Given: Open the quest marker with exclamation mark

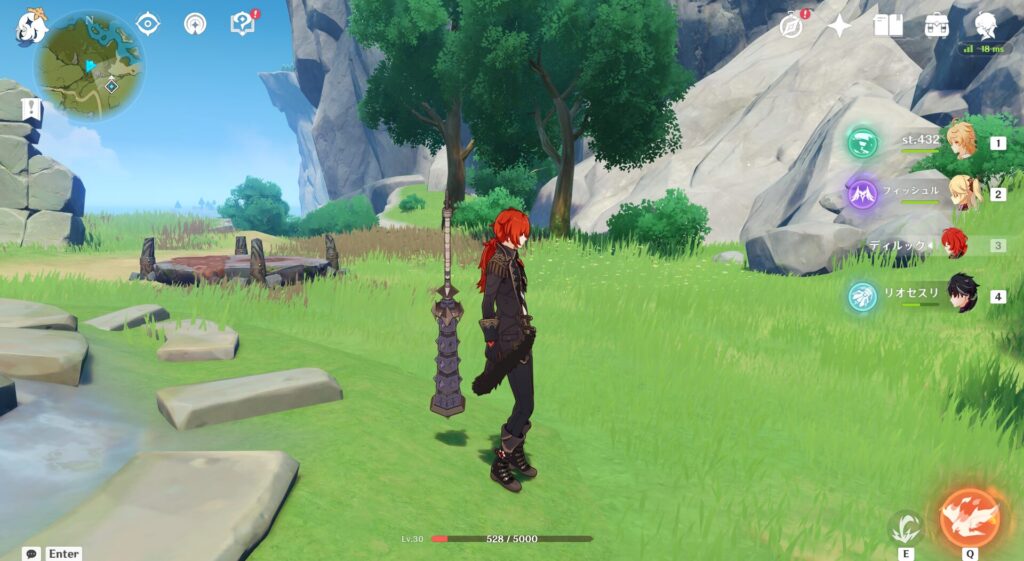Looking at the screenshot, I should (x=32, y=108).
